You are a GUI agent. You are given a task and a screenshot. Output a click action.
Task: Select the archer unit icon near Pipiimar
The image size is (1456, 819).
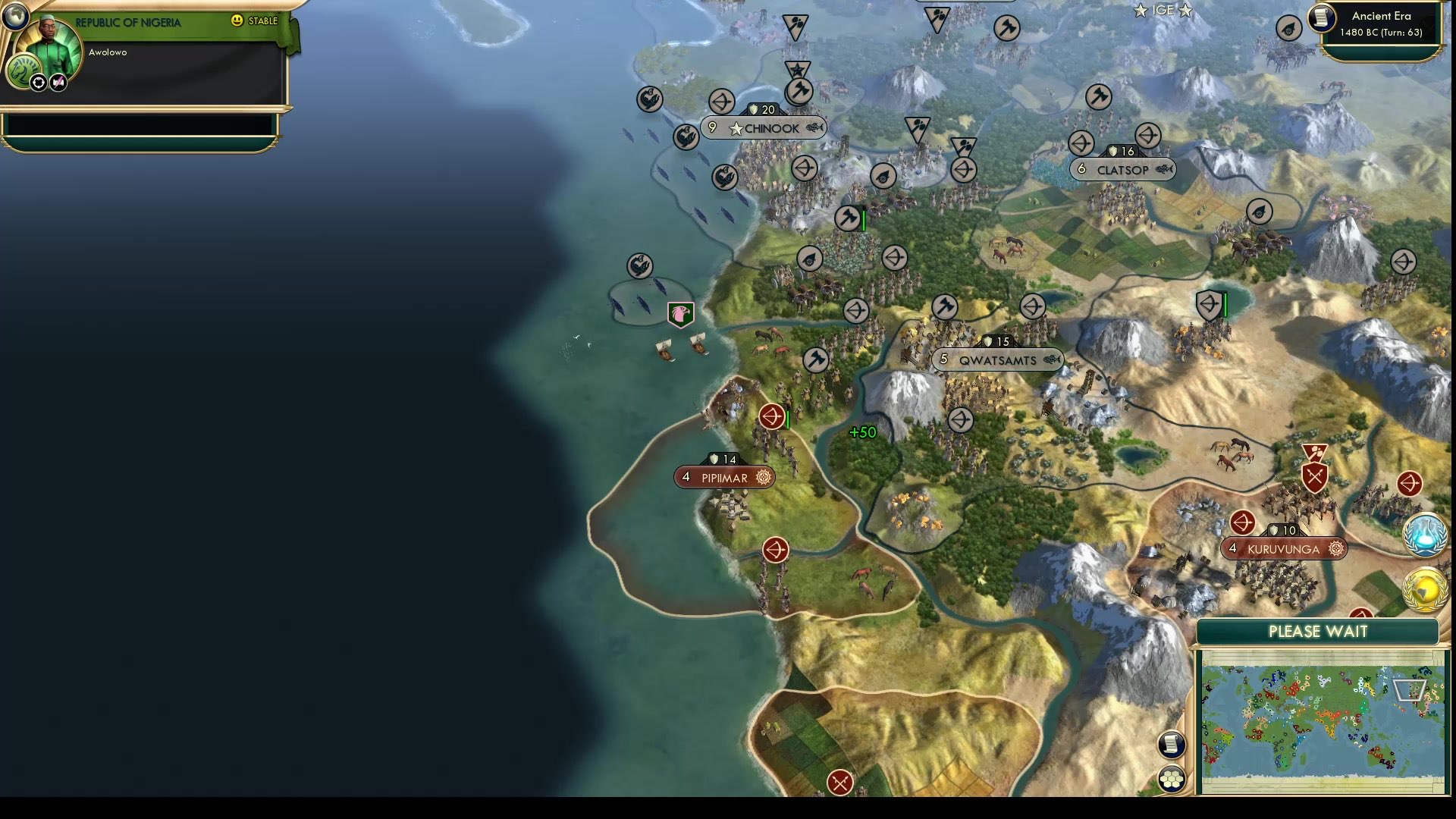point(771,417)
